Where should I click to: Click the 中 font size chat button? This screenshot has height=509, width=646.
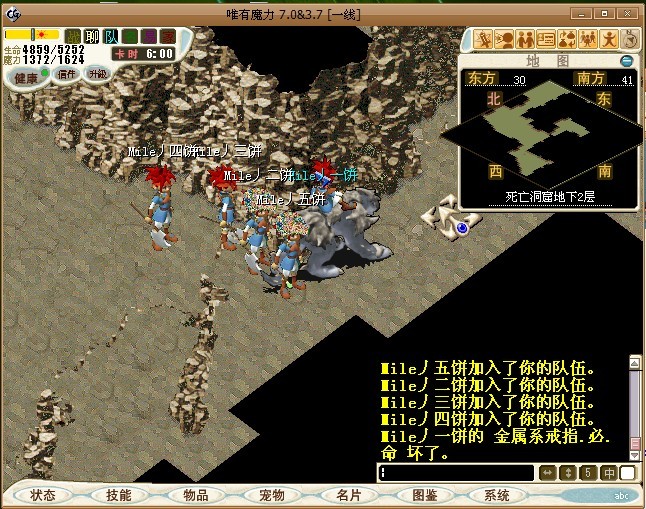tap(609, 473)
